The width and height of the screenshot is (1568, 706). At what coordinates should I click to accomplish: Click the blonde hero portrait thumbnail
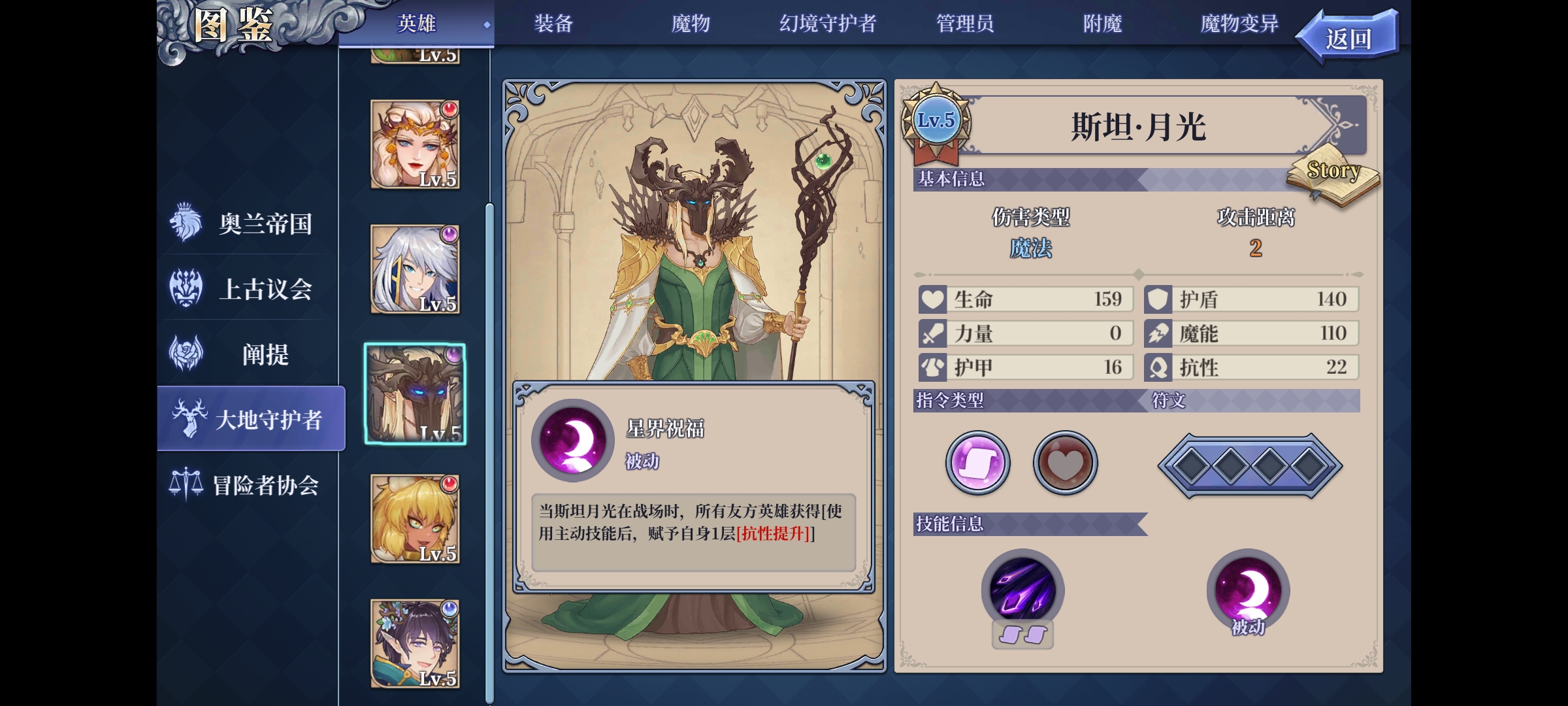[x=414, y=518]
